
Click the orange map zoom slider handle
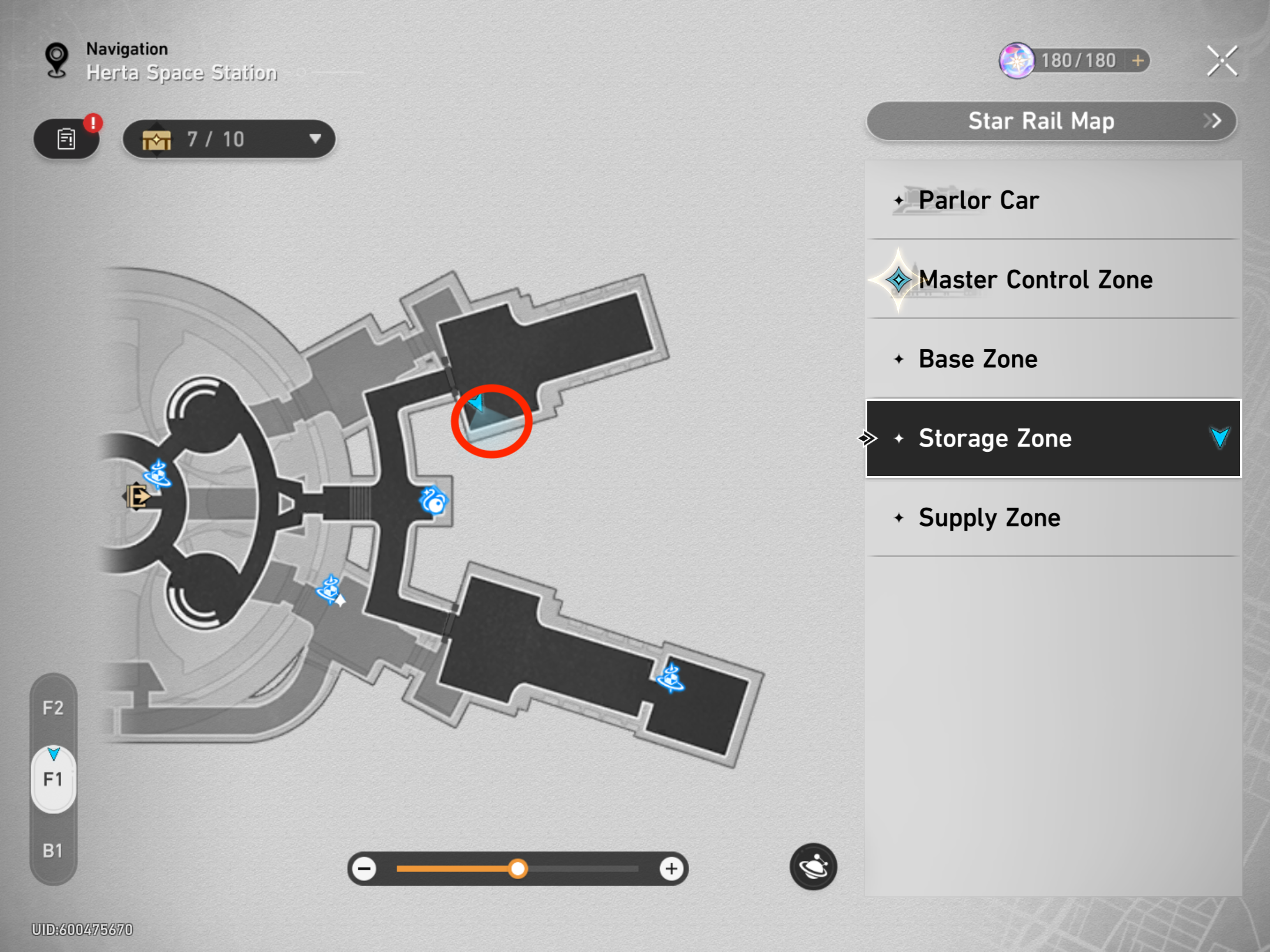(x=518, y=869)
